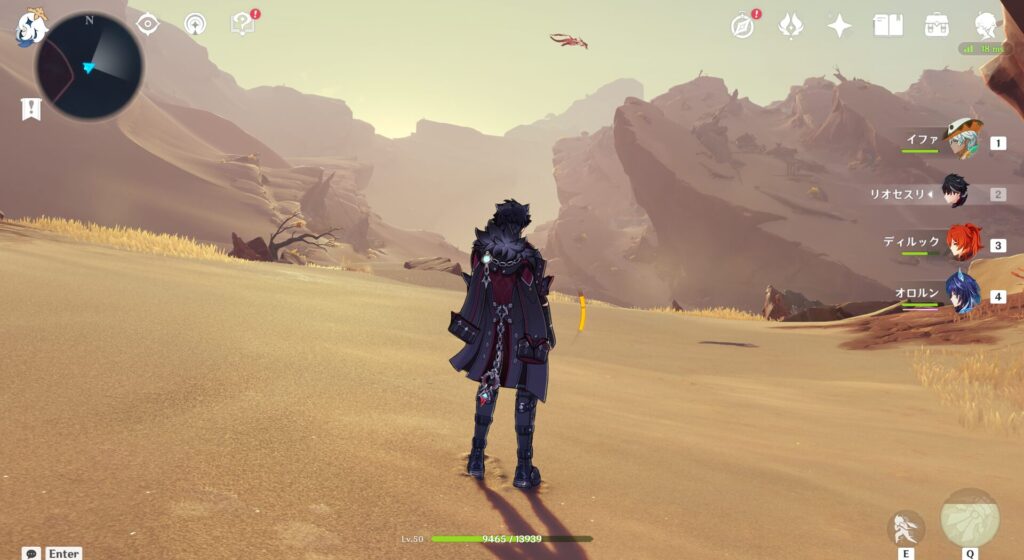Open the tutorial question-mark book
Viewport: 1024px width, 560px height.
click(x=242, y=23)
